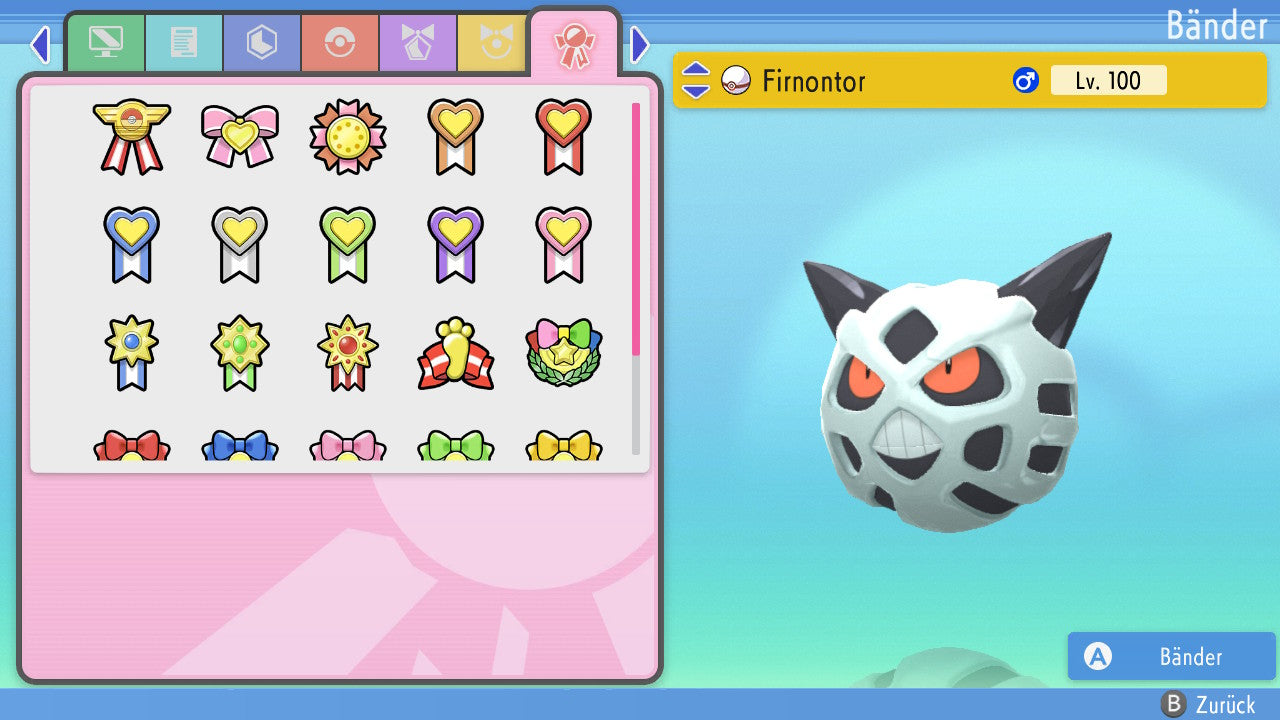Select the orange flower-shaped ribbon
The image size is (1280, 720).
tap(347, 136)
